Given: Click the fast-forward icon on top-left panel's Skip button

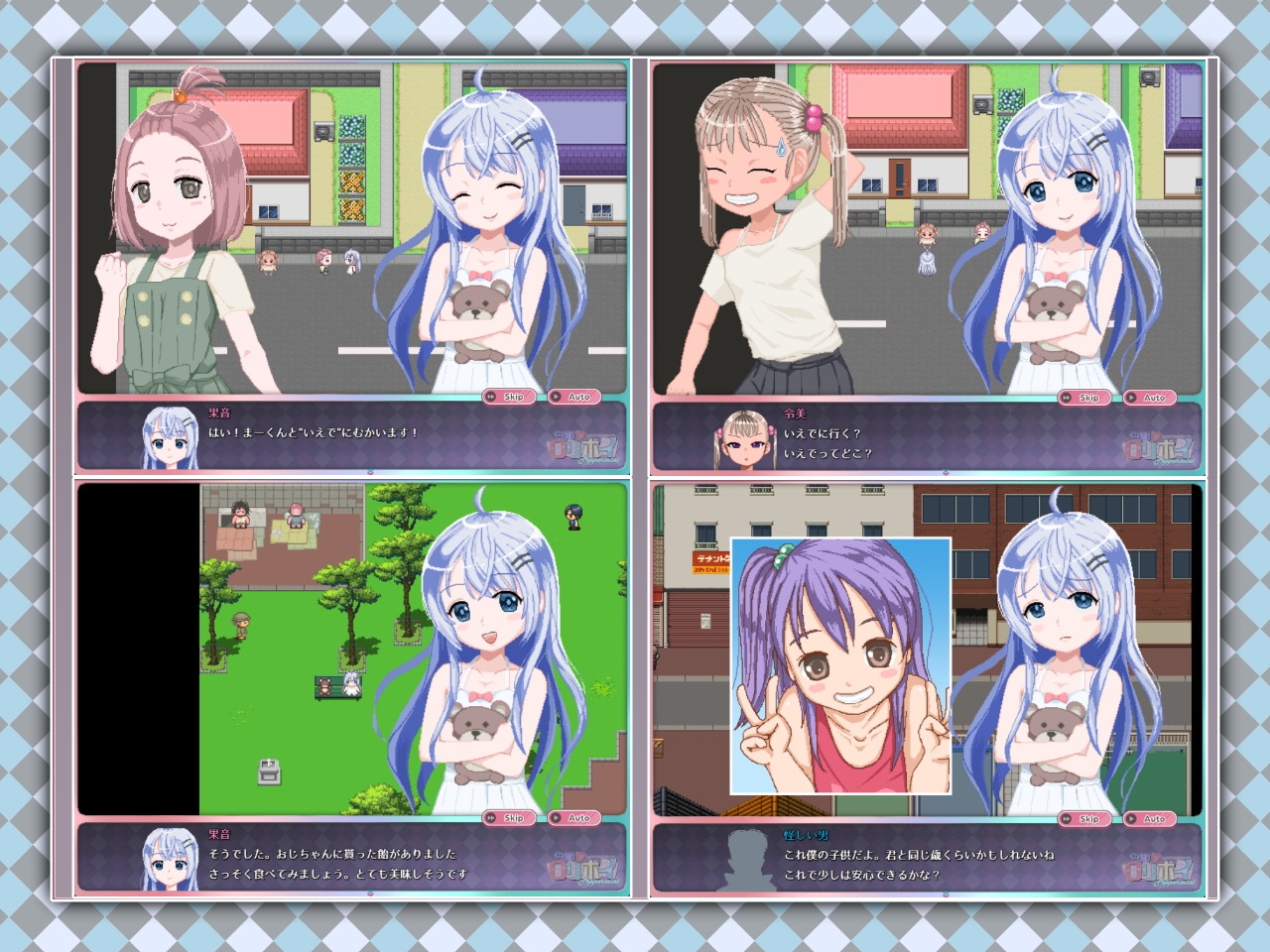Looking at the screenshot, I should [x=490, y=395].
